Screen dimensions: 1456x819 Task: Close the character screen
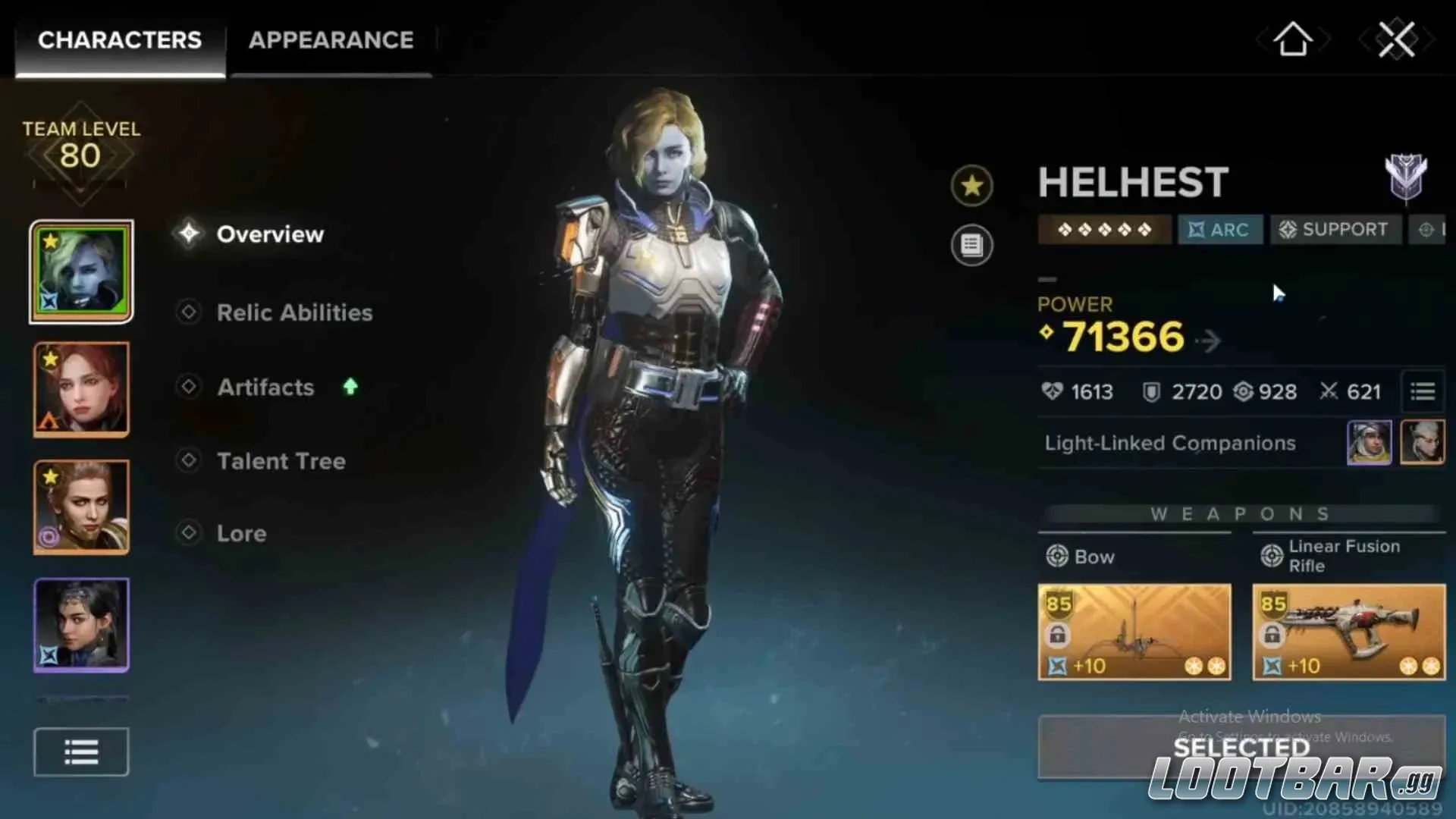1396,39
